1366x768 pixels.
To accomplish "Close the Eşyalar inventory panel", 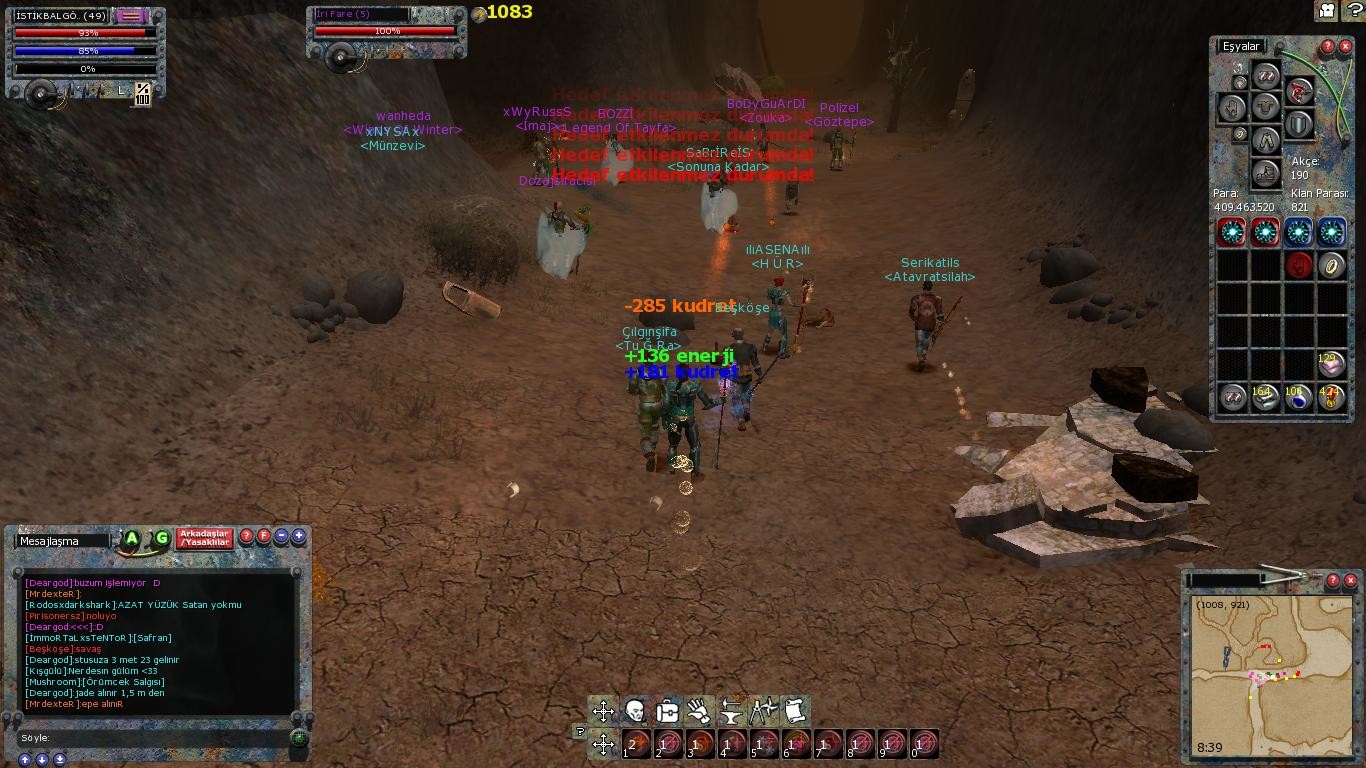I will tap(1345, 46).
